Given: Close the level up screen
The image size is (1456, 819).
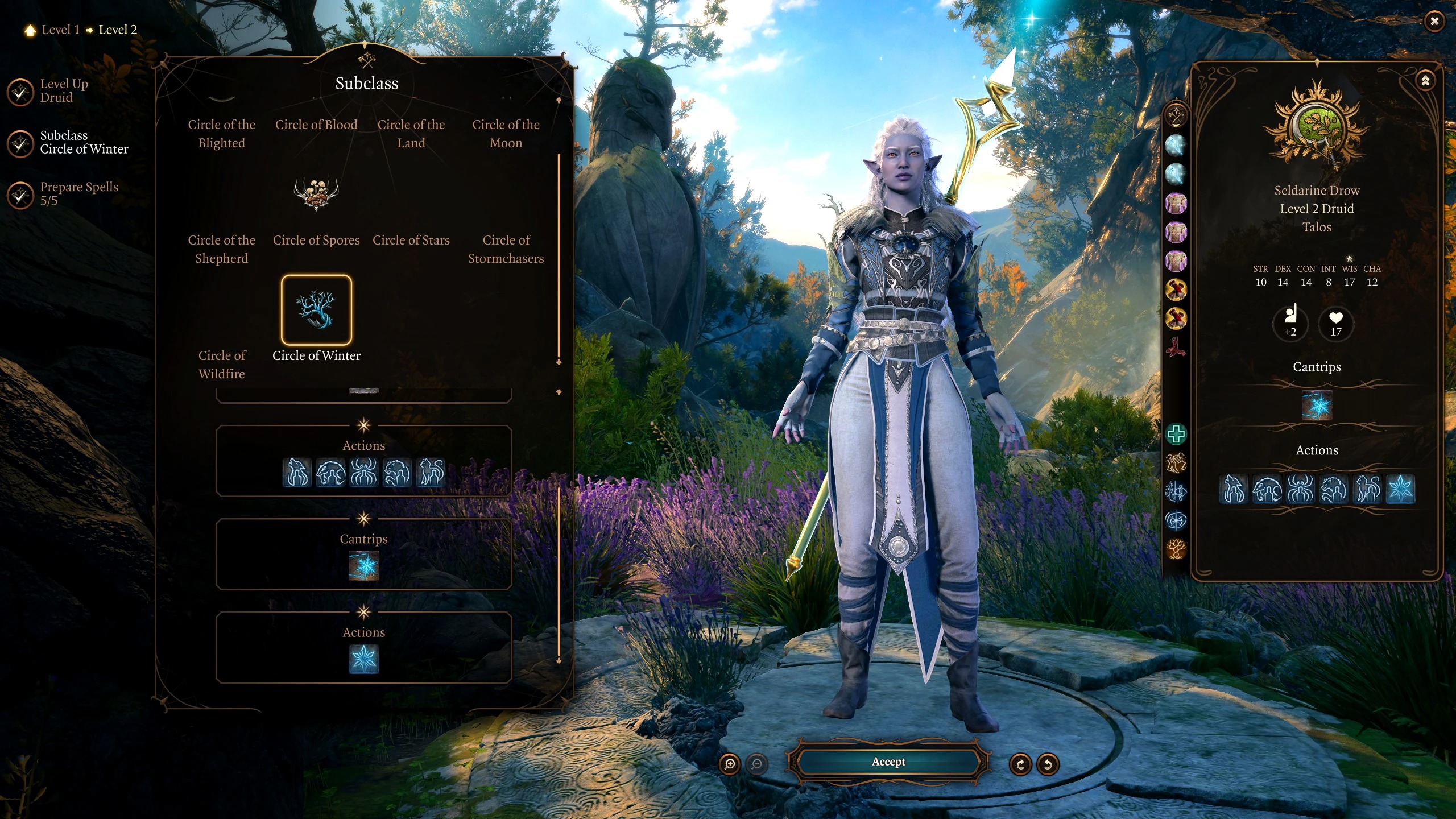Looking at the screenshot, I should point(1434,22).
